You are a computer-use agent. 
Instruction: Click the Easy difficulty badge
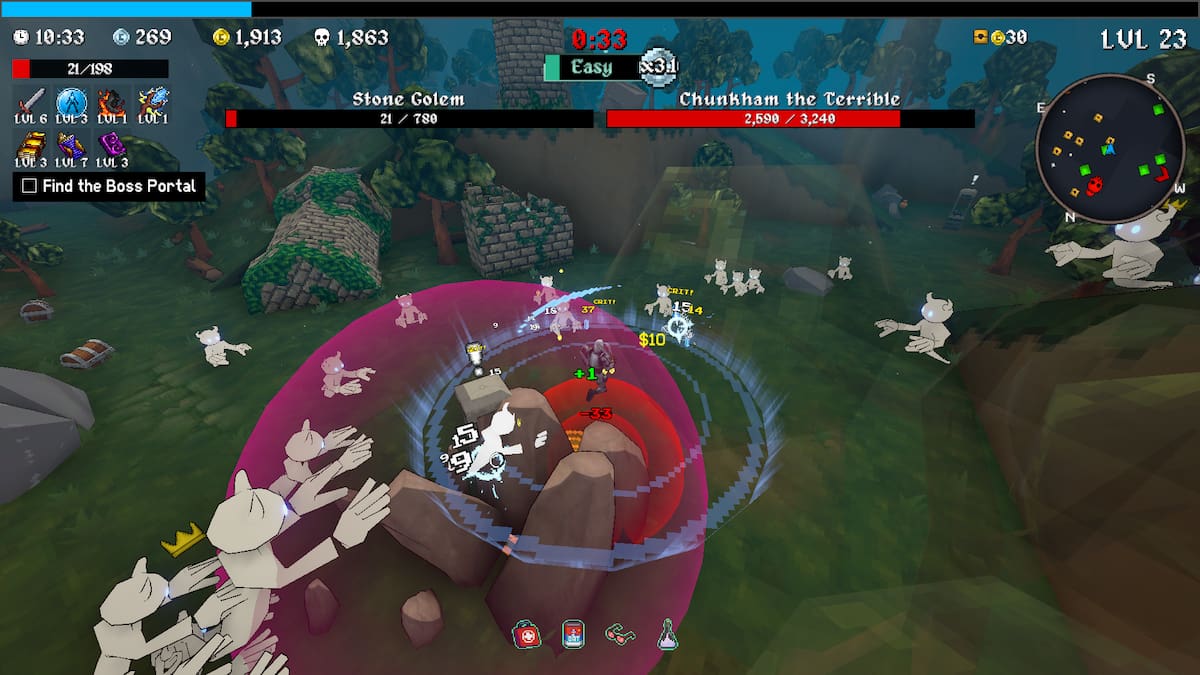click(591, 67)
